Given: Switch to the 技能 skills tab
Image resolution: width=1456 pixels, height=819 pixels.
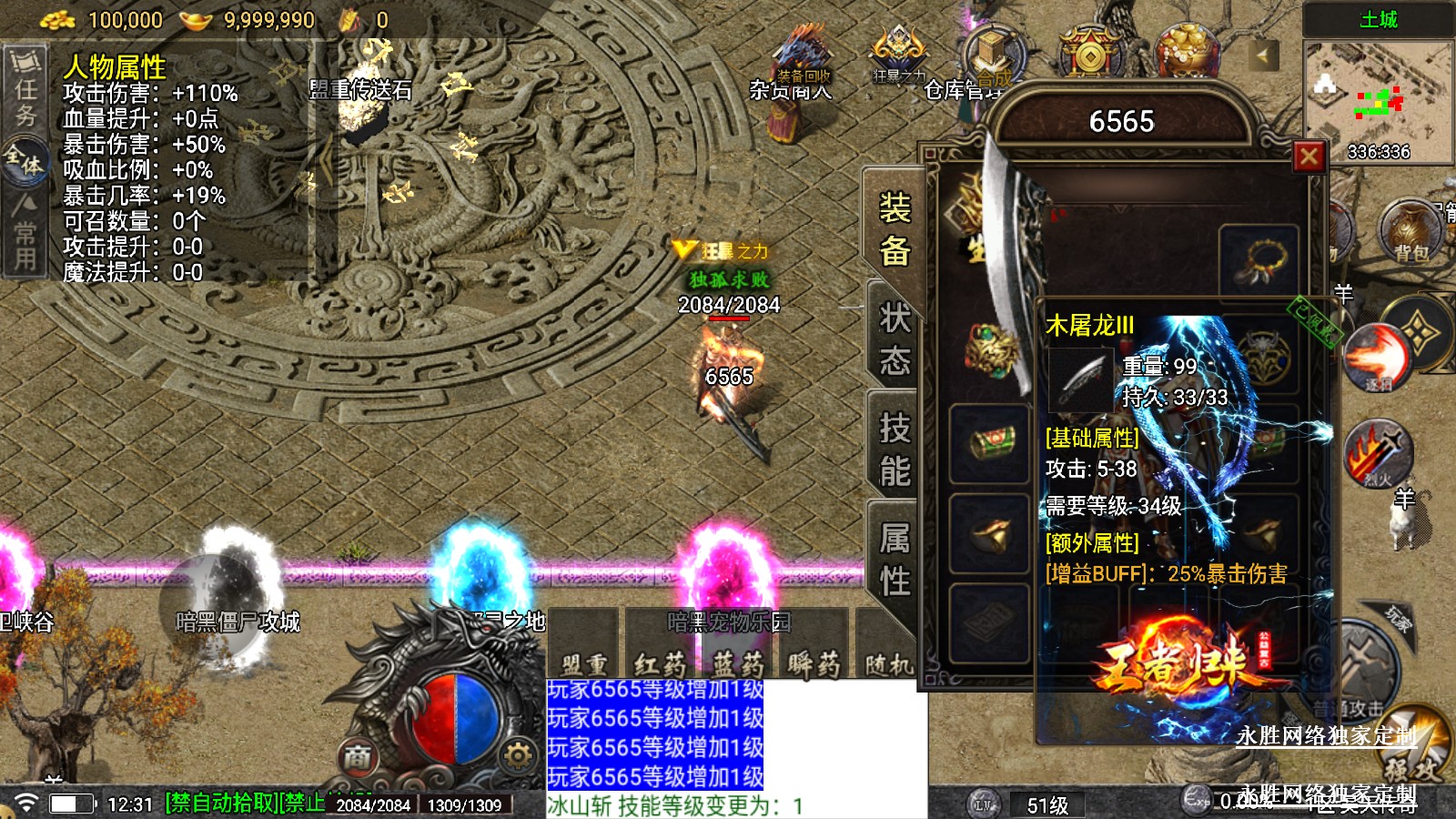Looking at the screenshot, I should tap(894, 450).
